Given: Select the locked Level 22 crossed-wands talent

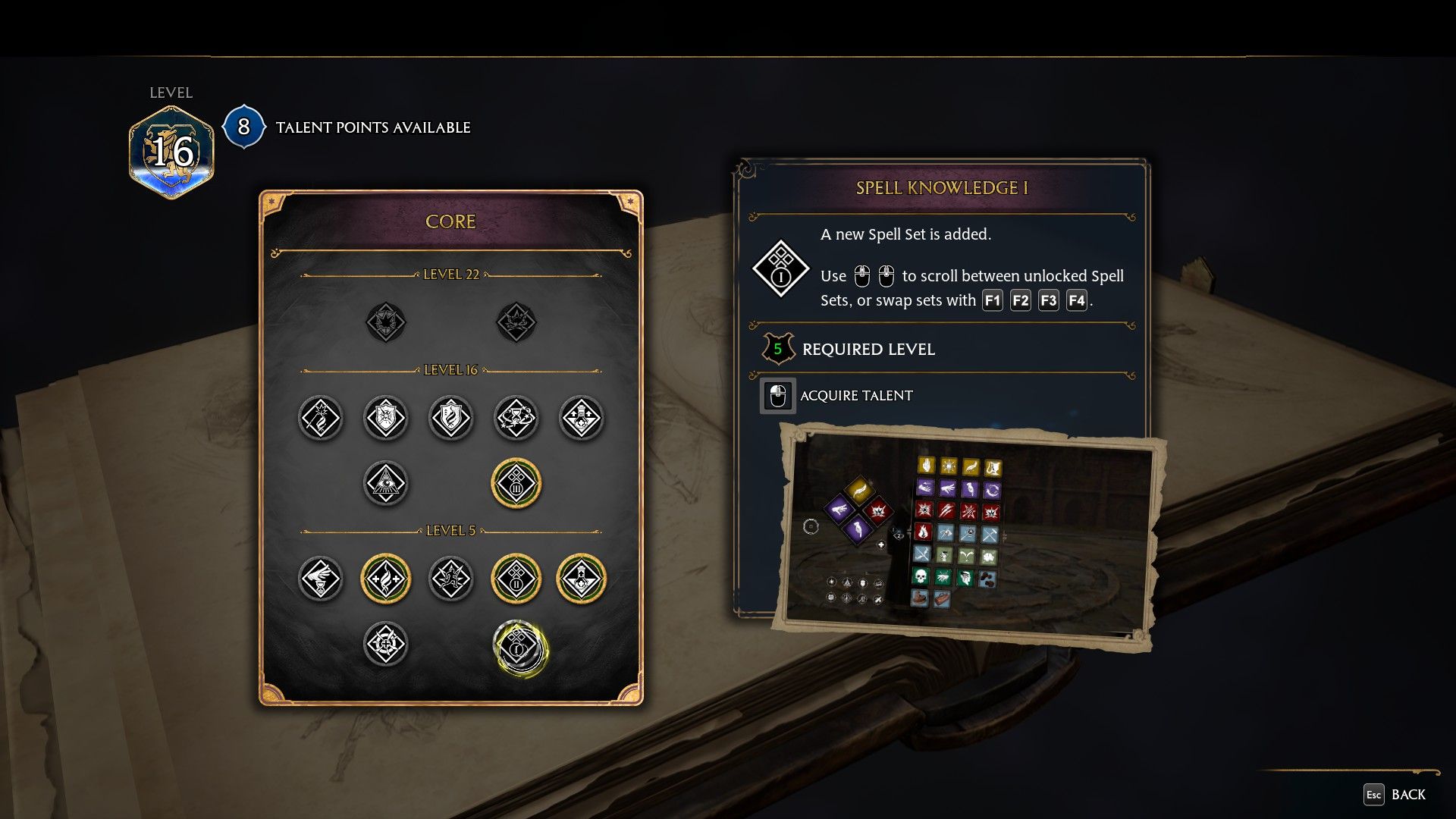Looking at the screenshot, I should point(516,322).
